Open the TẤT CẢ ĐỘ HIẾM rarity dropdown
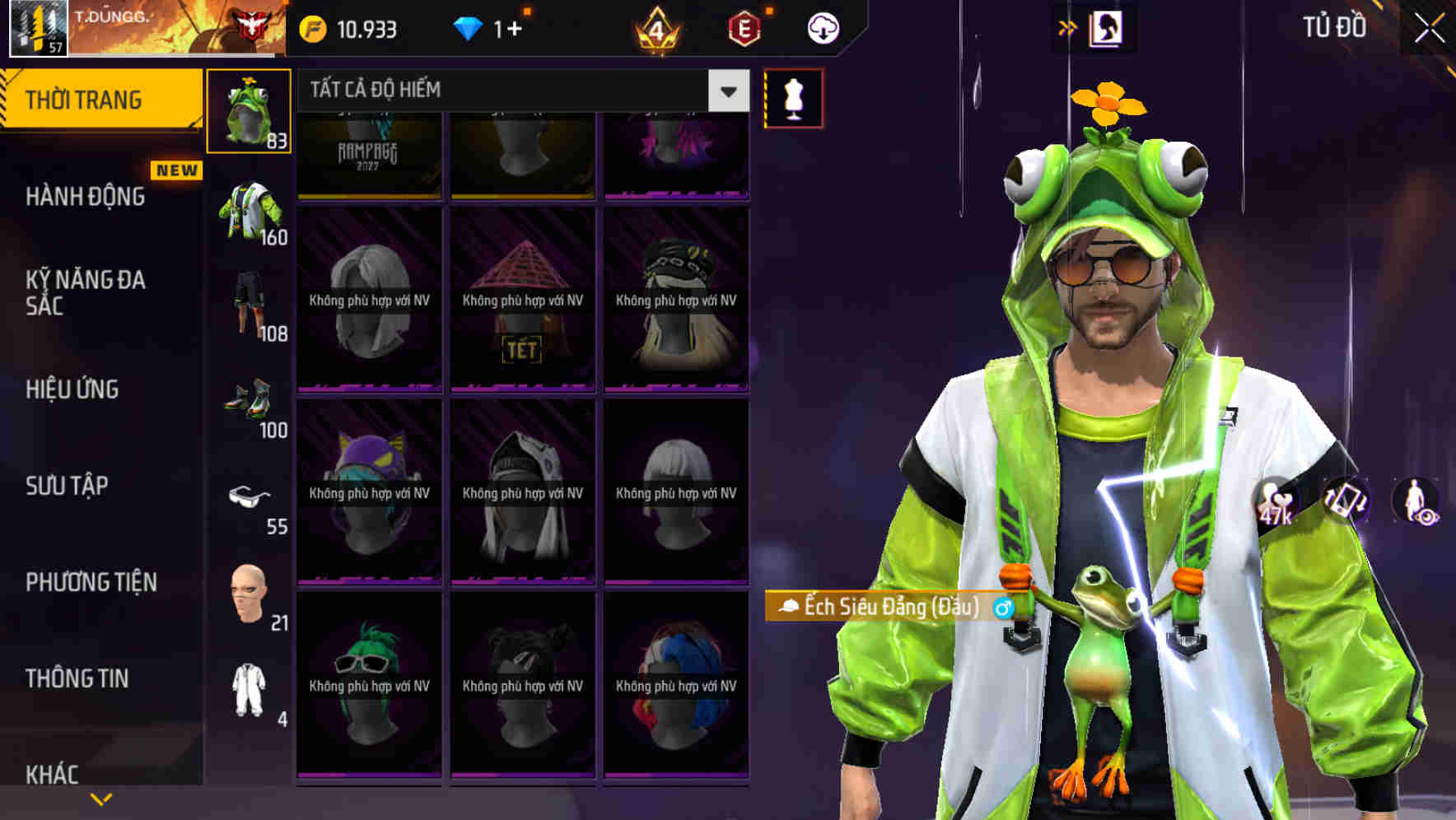Viewport: 1456px width, 820px height. [x=511, y=91]
